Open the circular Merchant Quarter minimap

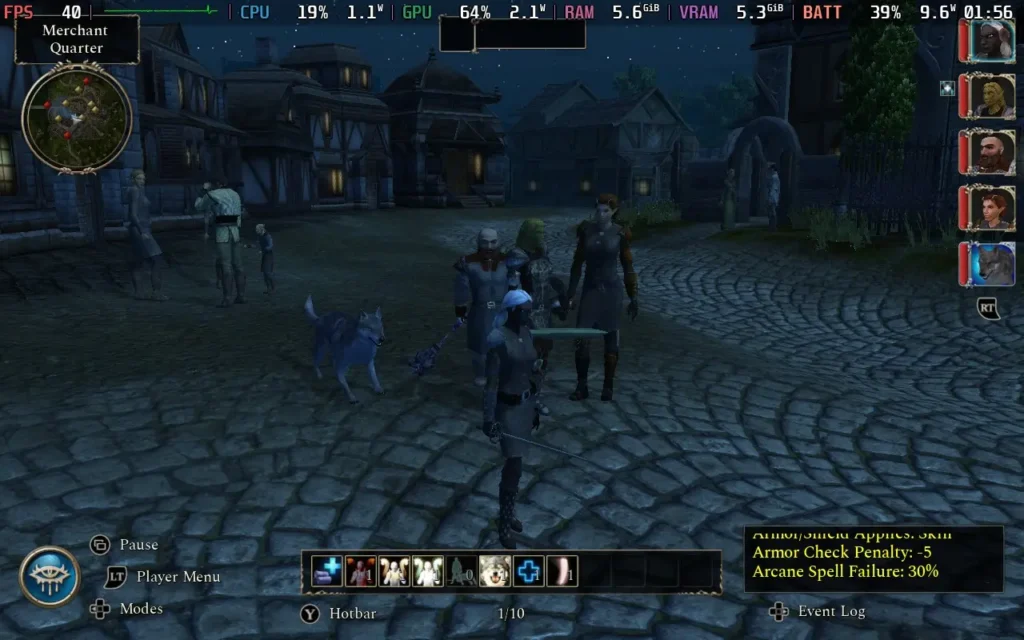click(x=76, y=117)
